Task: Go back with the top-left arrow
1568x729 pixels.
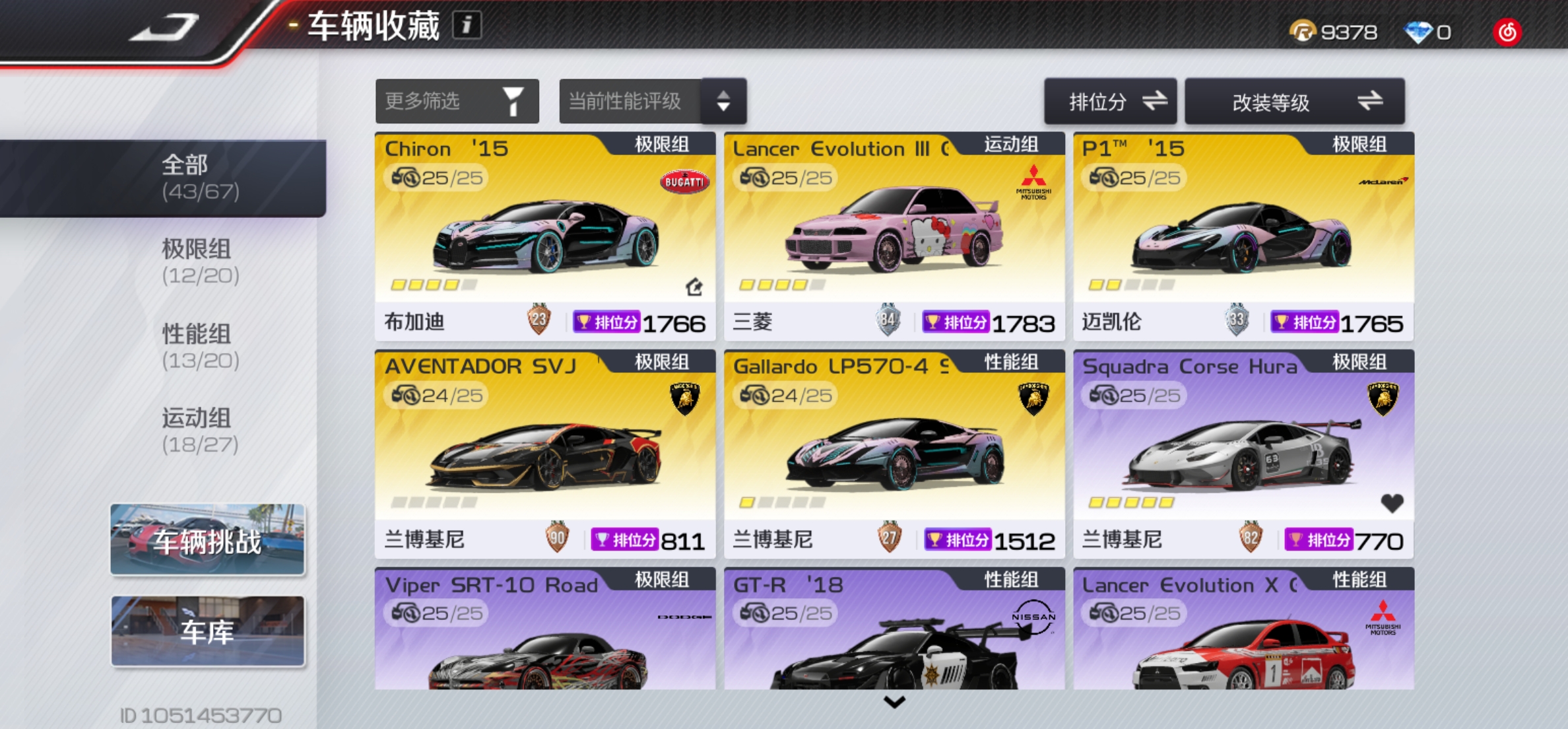Action: tap(164, 28)
